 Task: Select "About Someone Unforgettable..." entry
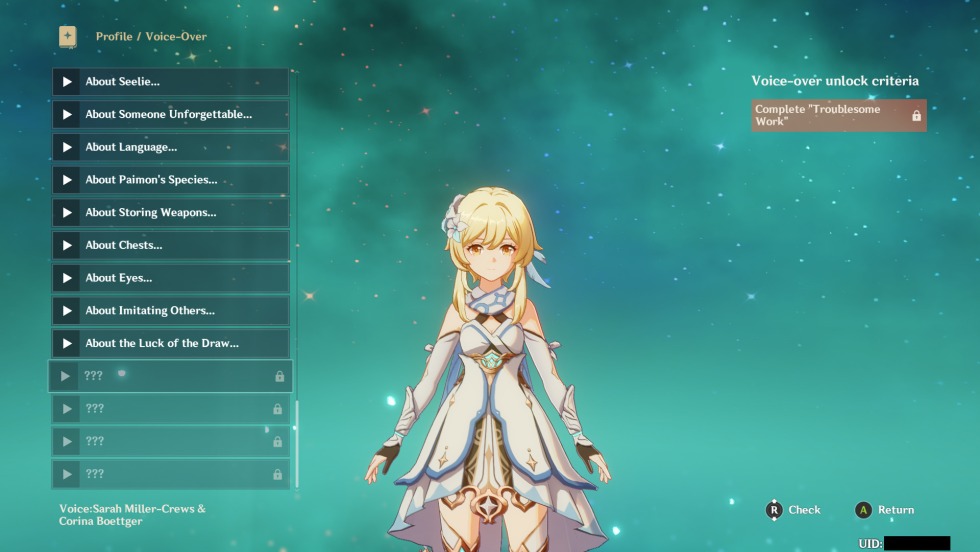coord(170,115)
